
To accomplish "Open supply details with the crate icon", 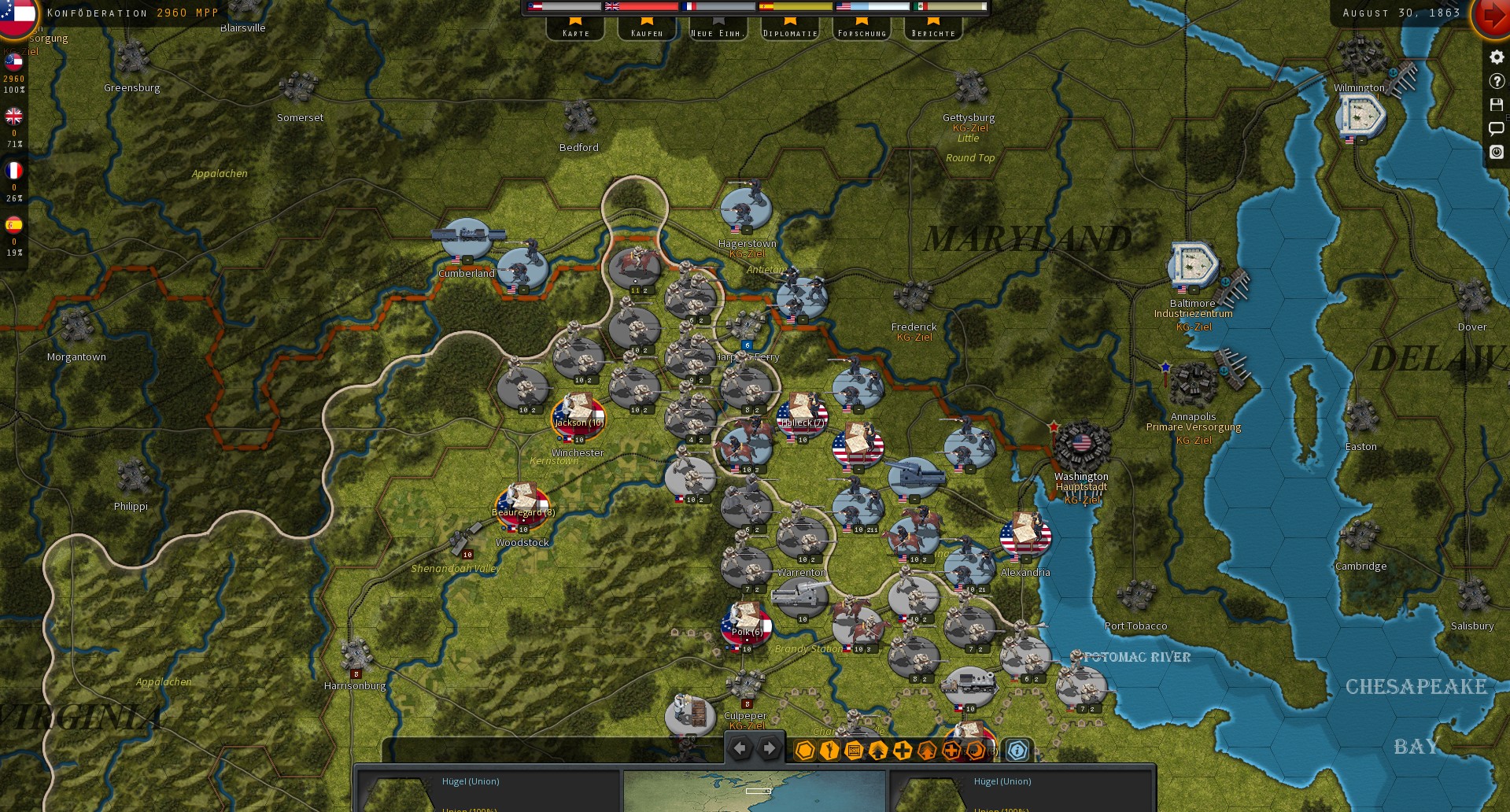I will (852, 750).
